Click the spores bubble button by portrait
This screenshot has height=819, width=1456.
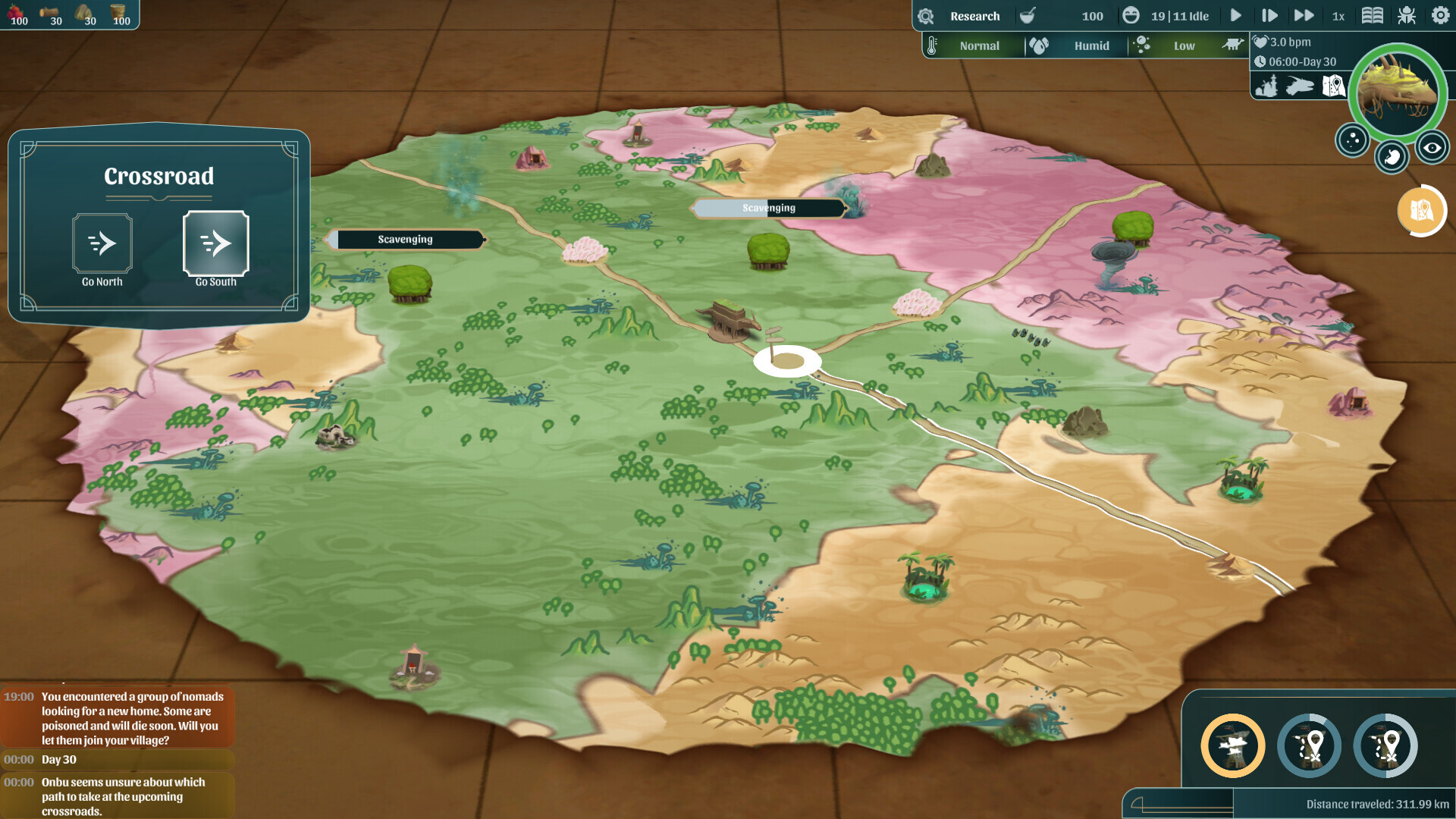pyautogui.click(x=1352, y=140)
